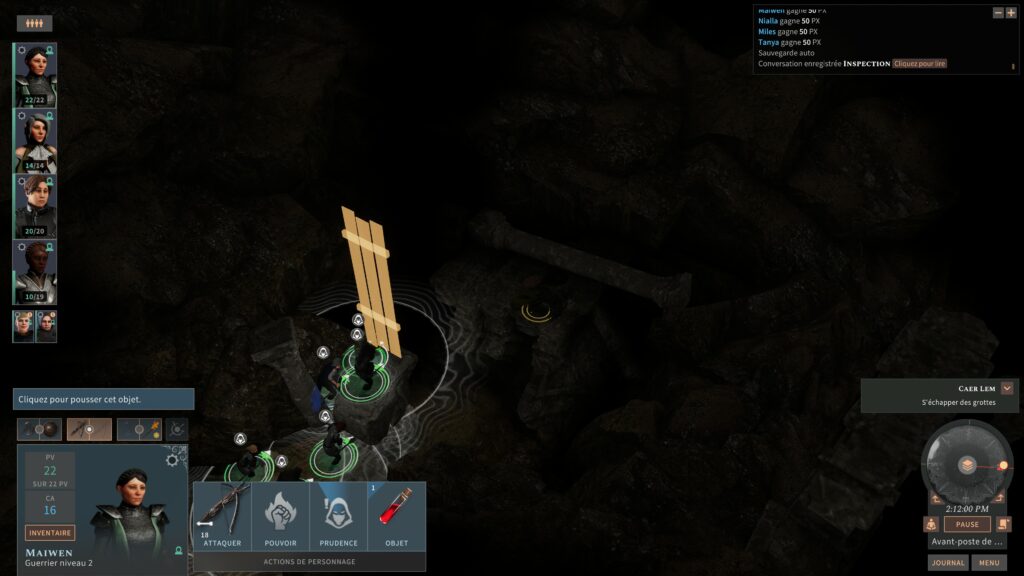
Task: Open the game Menu
Action: 989,563
